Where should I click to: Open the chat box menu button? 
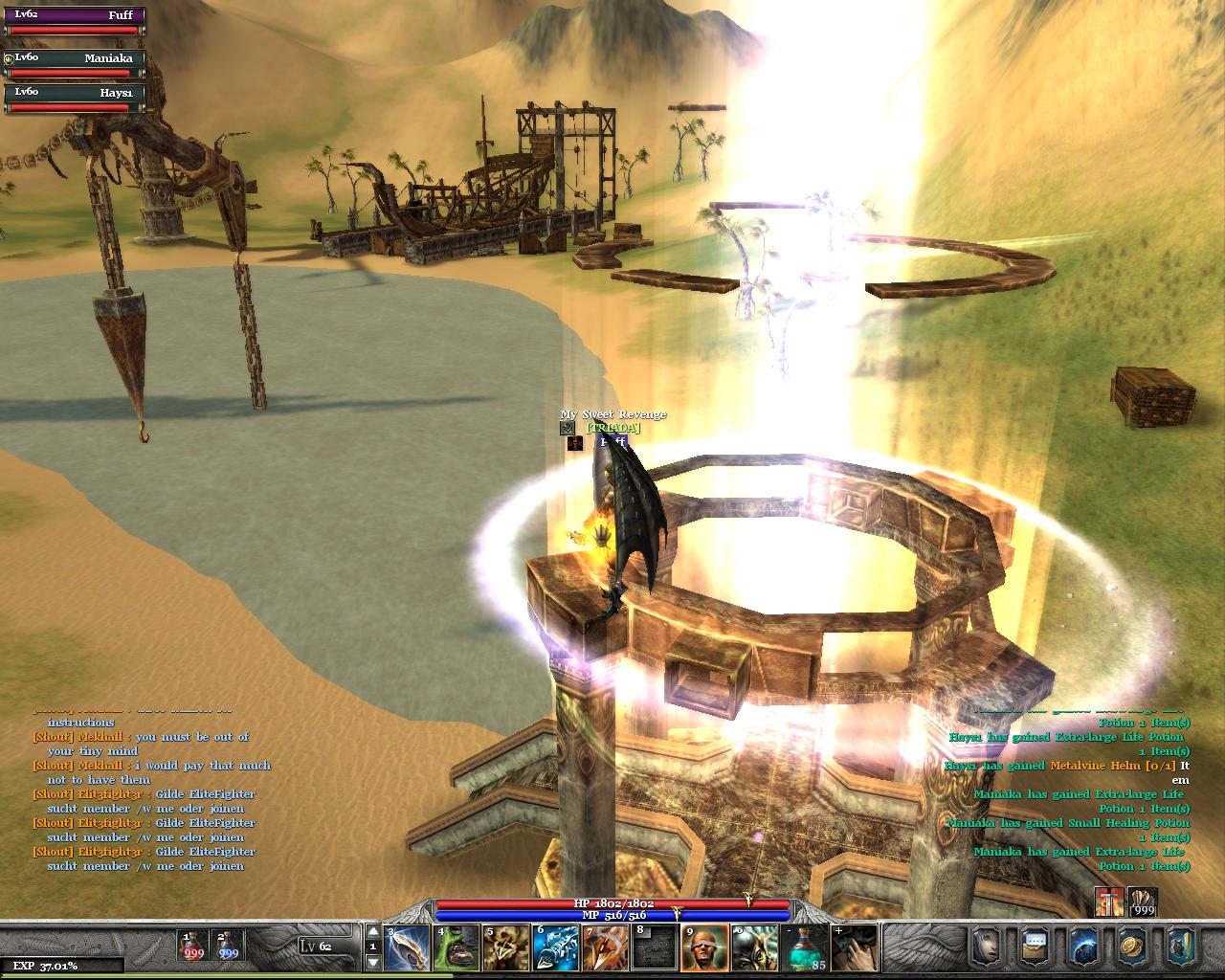[x=1036, y=946]
